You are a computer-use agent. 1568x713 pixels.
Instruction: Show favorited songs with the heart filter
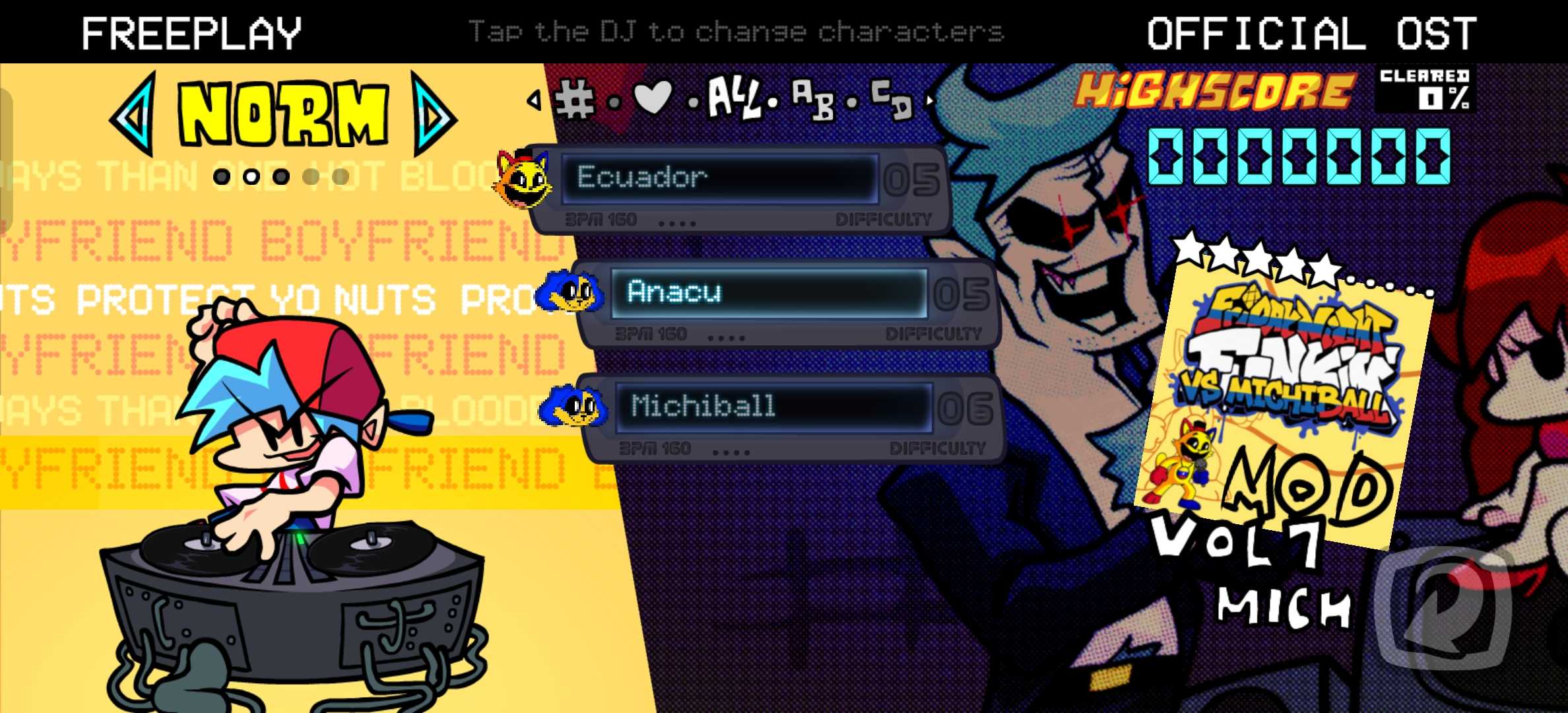652,98
